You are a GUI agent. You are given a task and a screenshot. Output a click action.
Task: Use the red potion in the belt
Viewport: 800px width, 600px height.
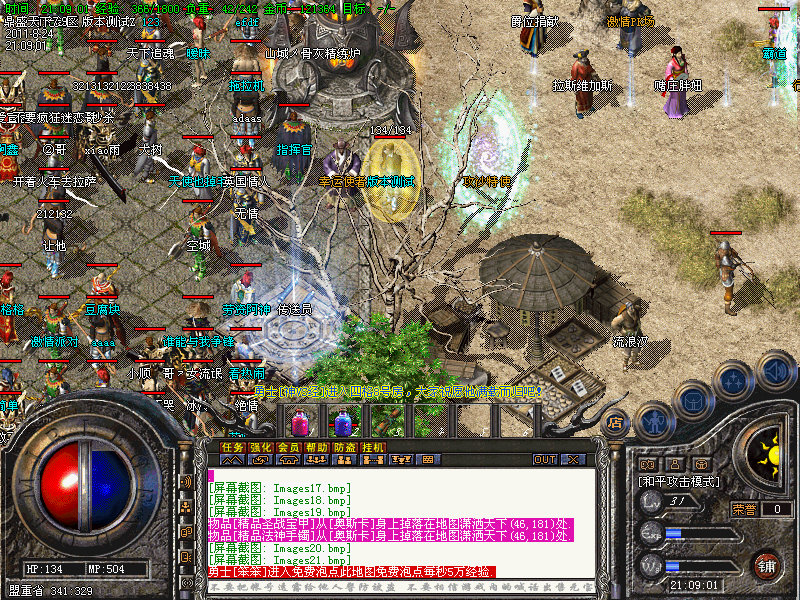[x=299, y=422]
